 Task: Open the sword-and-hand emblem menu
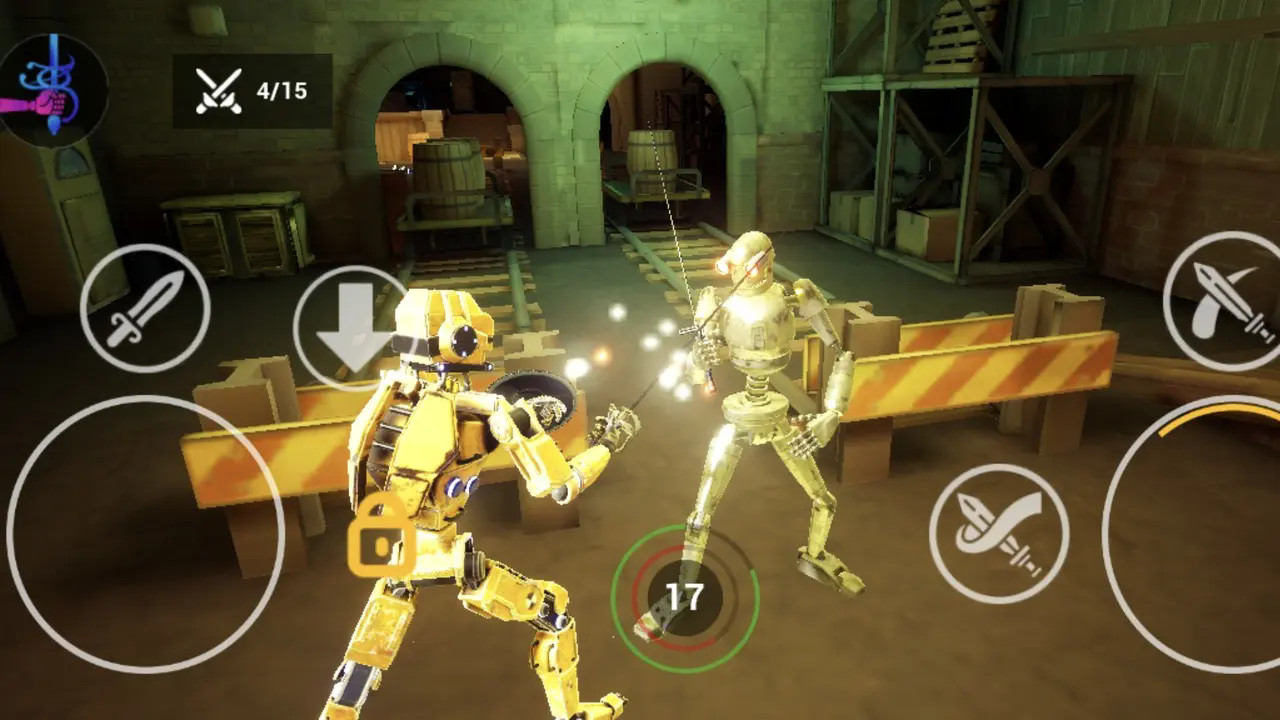pyautogui.click(x=54, y=90)
